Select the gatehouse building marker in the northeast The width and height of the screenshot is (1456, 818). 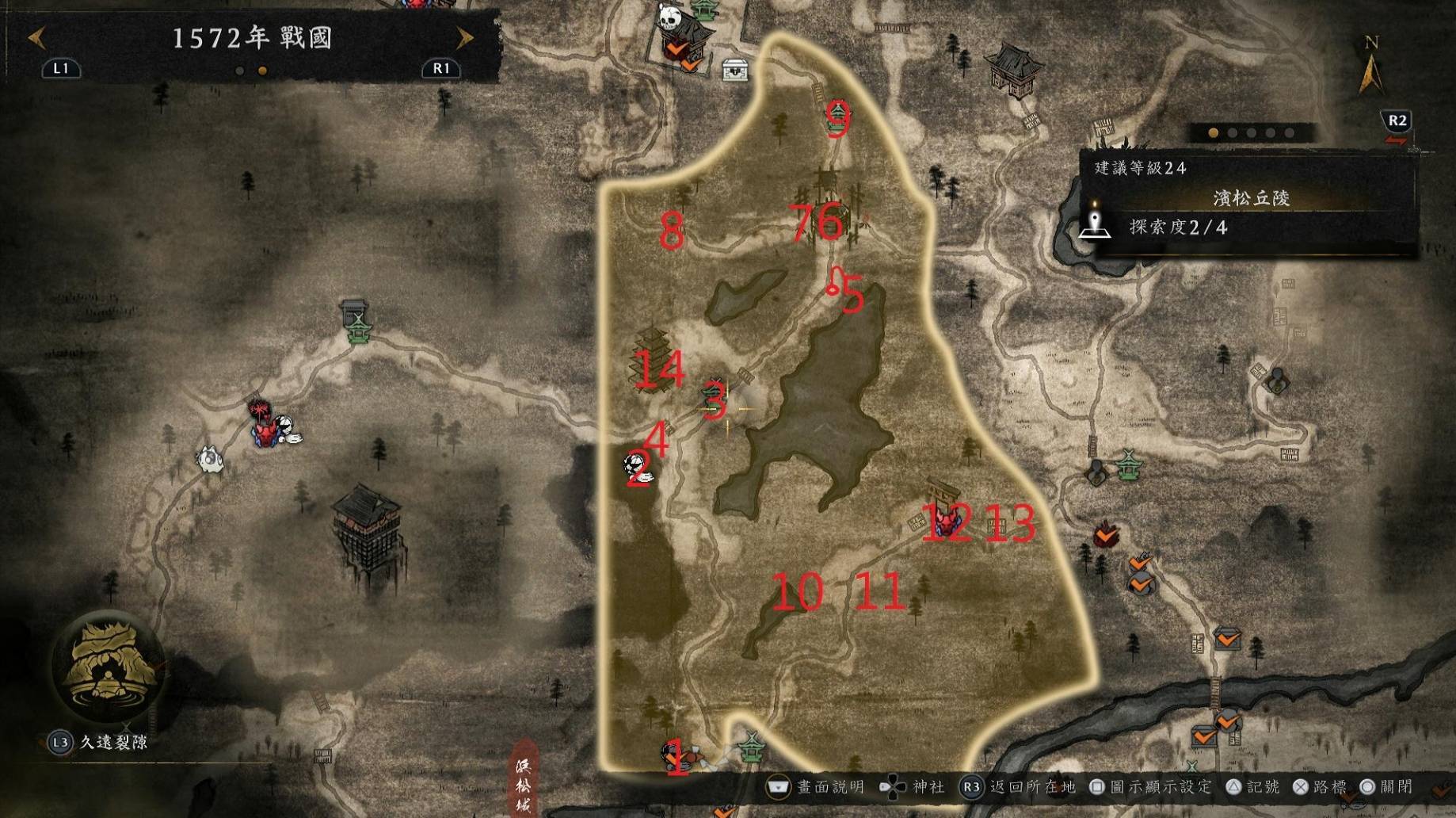[x=1011, y=66]
